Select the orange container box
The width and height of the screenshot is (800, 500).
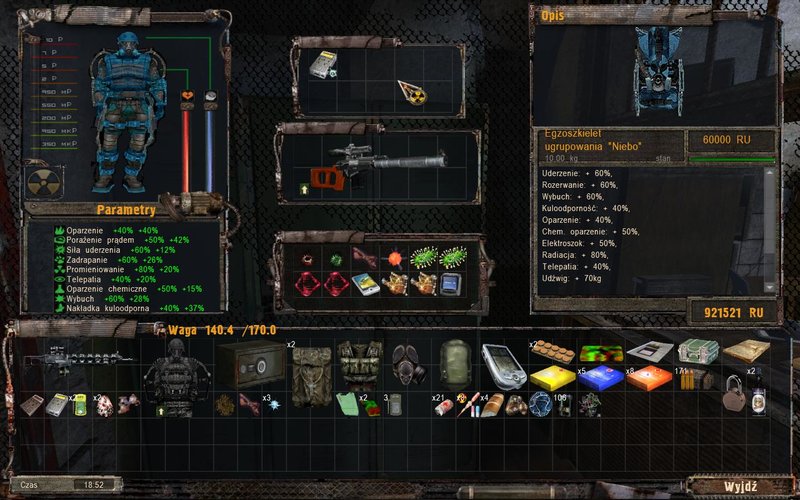[x=649, y=378]
